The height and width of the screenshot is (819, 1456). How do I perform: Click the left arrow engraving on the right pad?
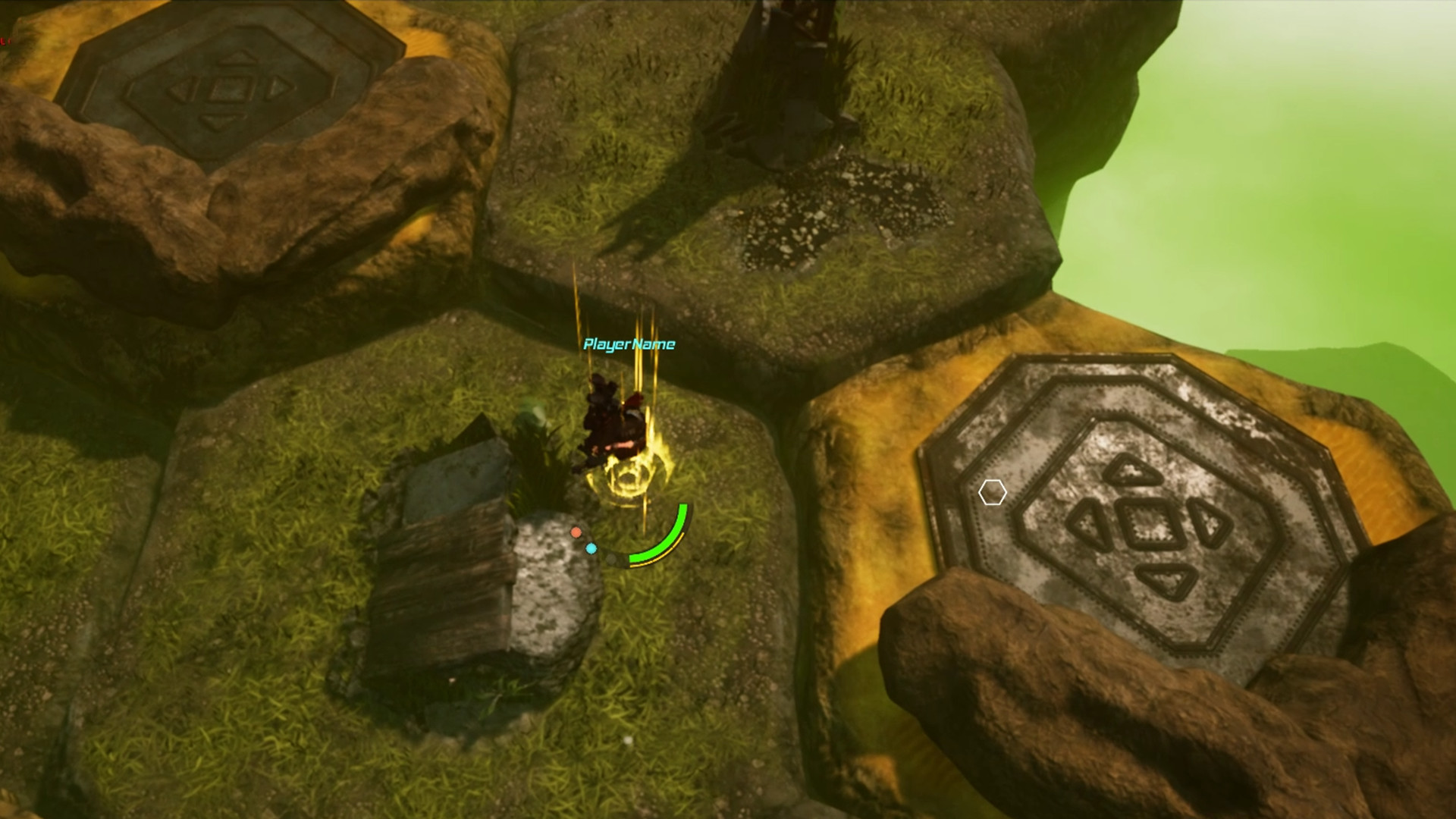[x=1090, y=523]
